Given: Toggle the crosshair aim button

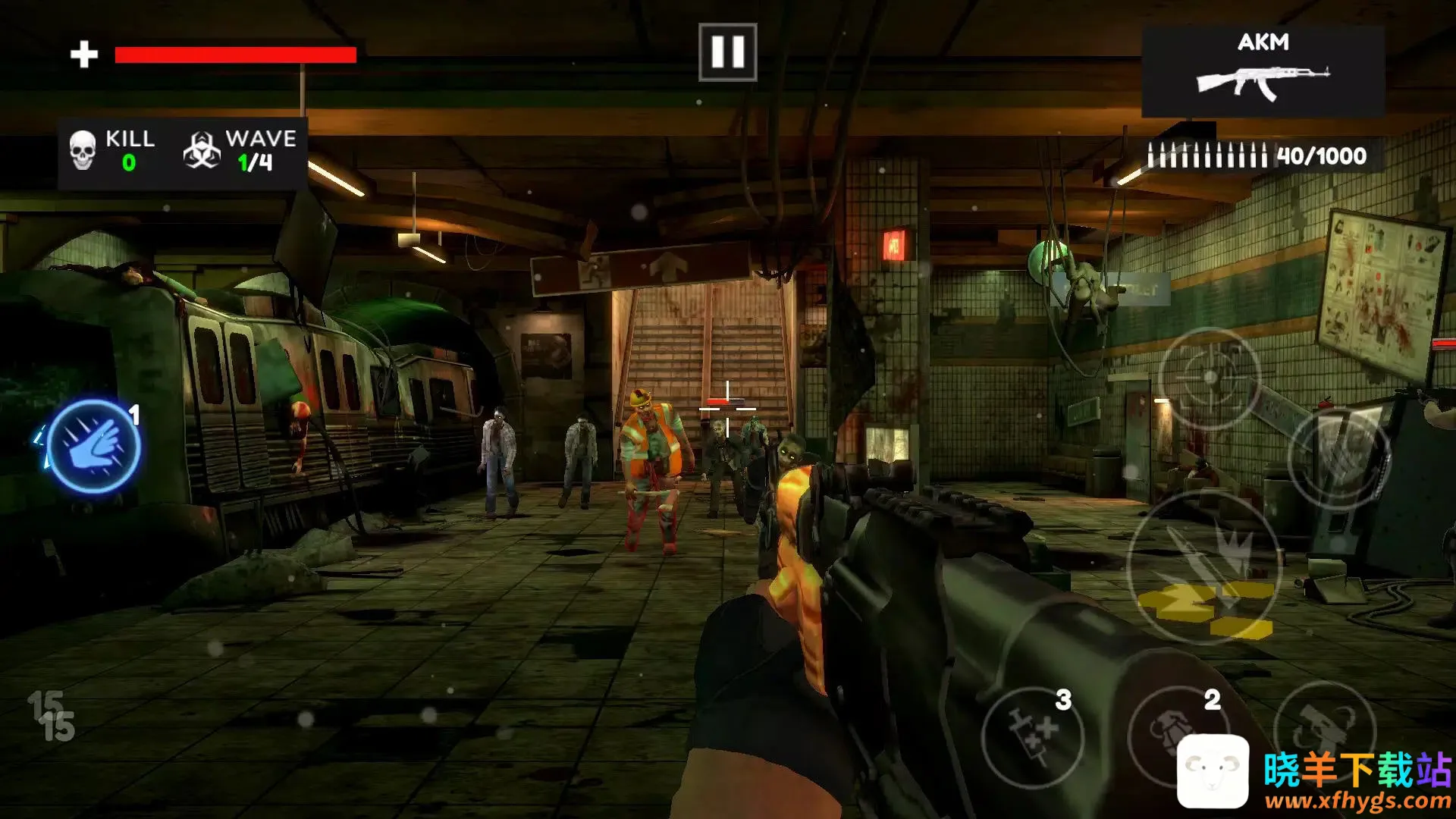Looking at the screenshot, I should 1210,378.
